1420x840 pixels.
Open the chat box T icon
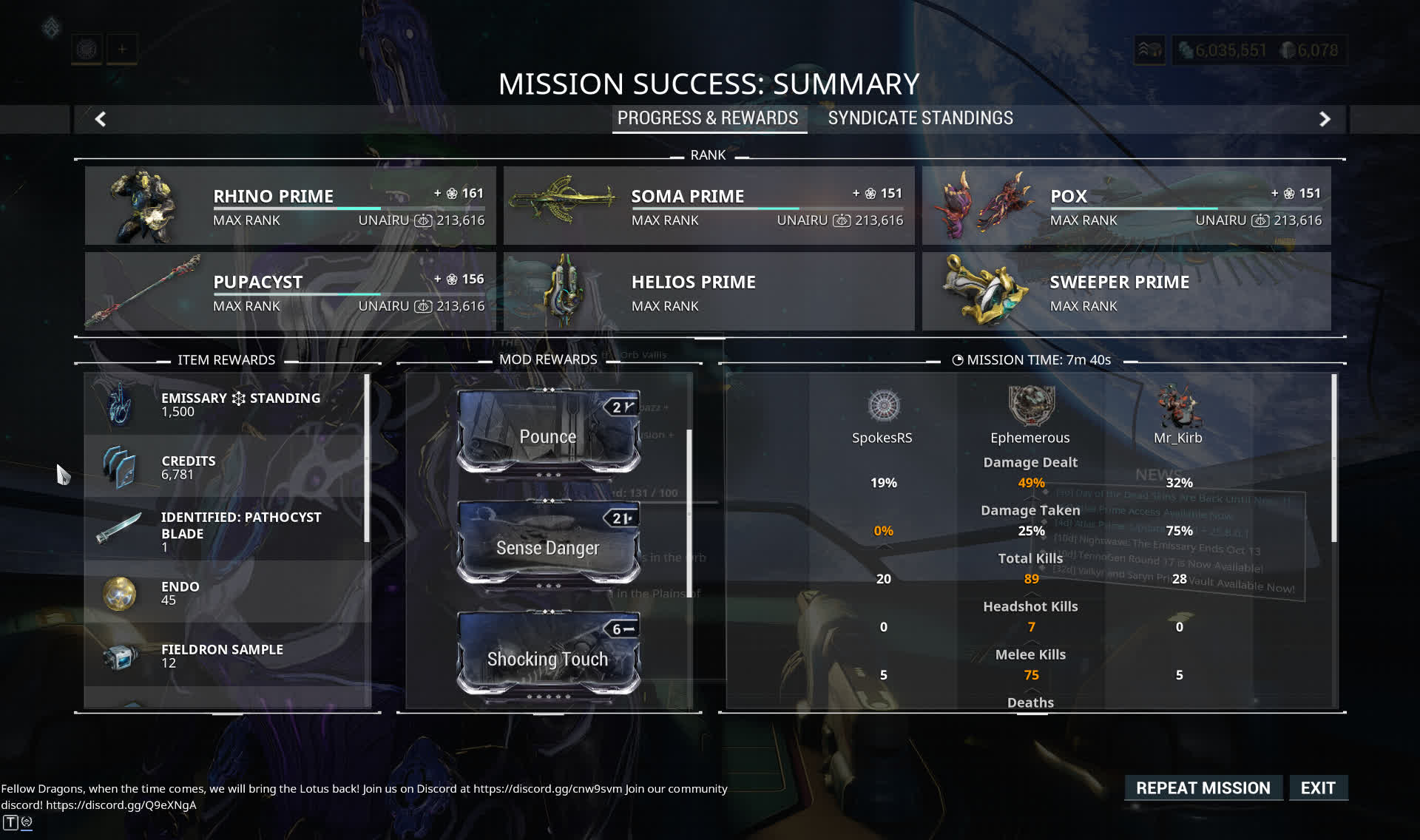10,822
